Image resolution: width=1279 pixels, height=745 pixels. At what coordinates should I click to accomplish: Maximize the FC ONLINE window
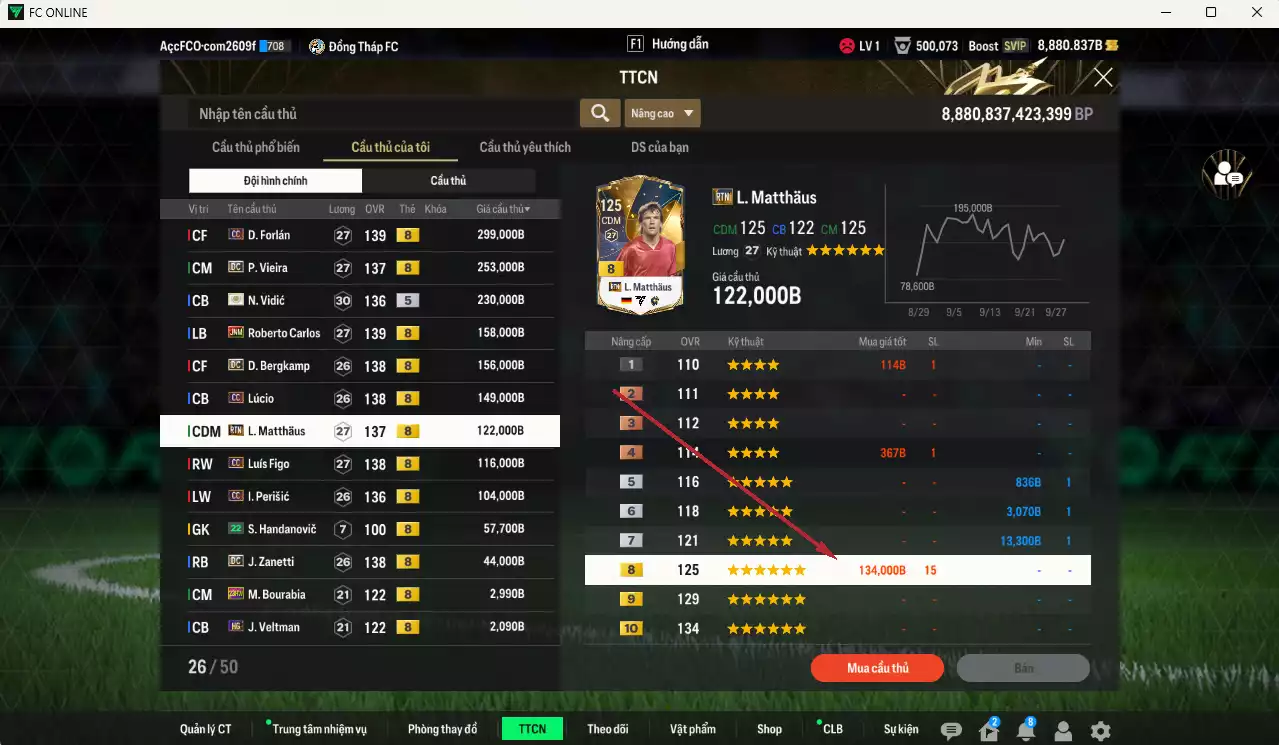pyautogui.click(x=1211, y=12)
